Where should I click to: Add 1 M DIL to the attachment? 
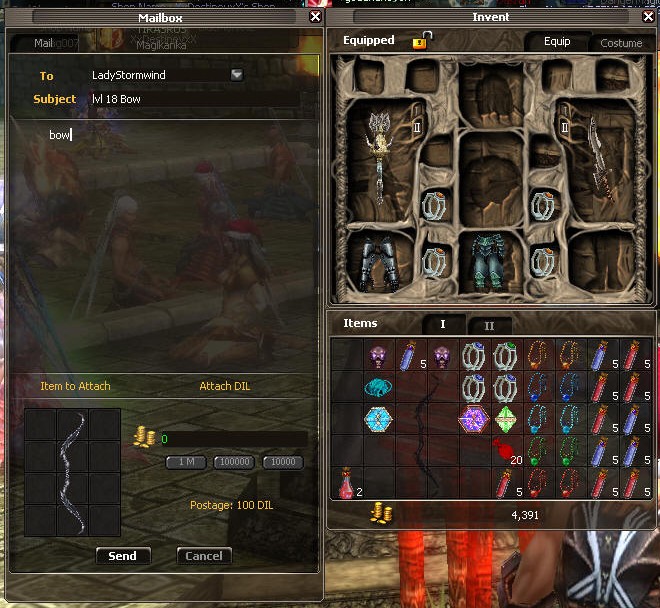click(x=186, y=462)
